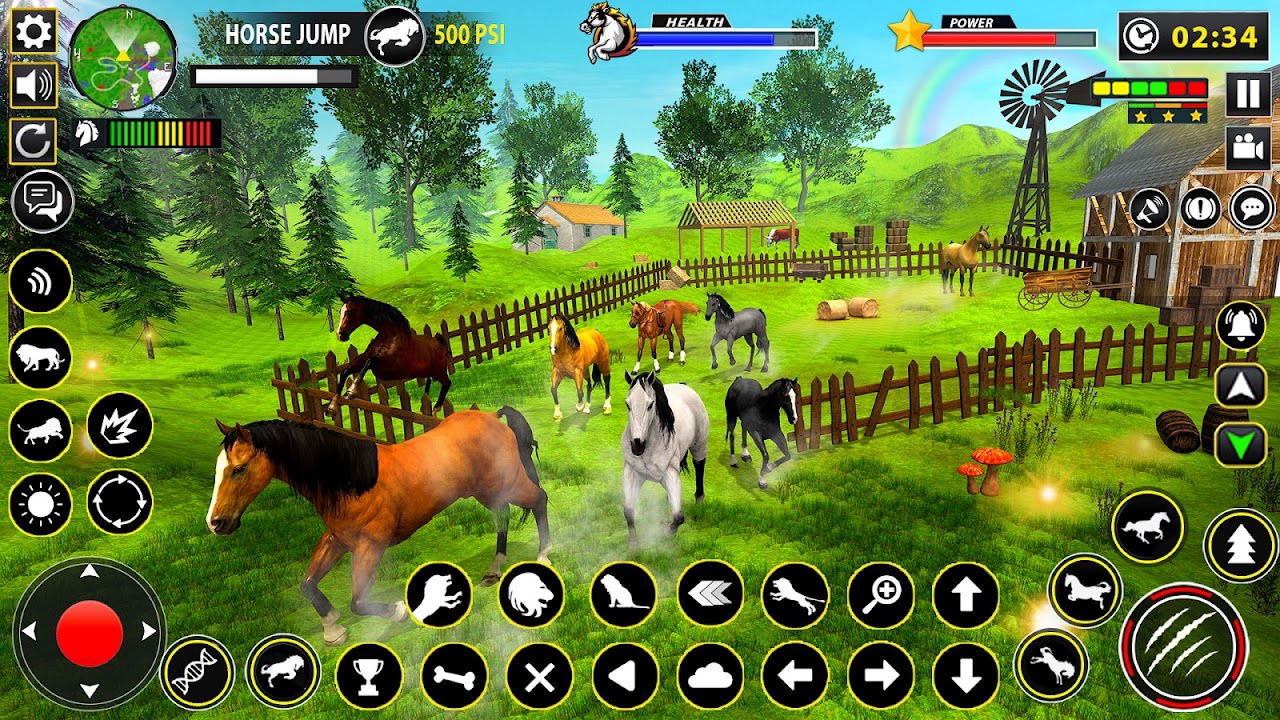Open the gear settings menu
The height and width of the screenshot is (720, 1280).
click(33, 33)
